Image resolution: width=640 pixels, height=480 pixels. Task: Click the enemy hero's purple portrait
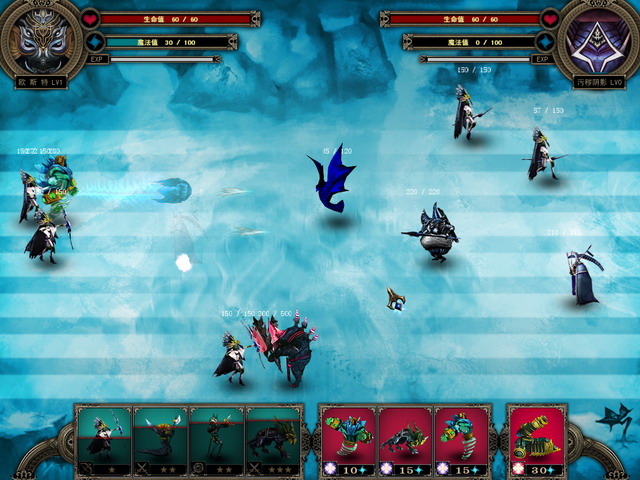pos(598,40)
